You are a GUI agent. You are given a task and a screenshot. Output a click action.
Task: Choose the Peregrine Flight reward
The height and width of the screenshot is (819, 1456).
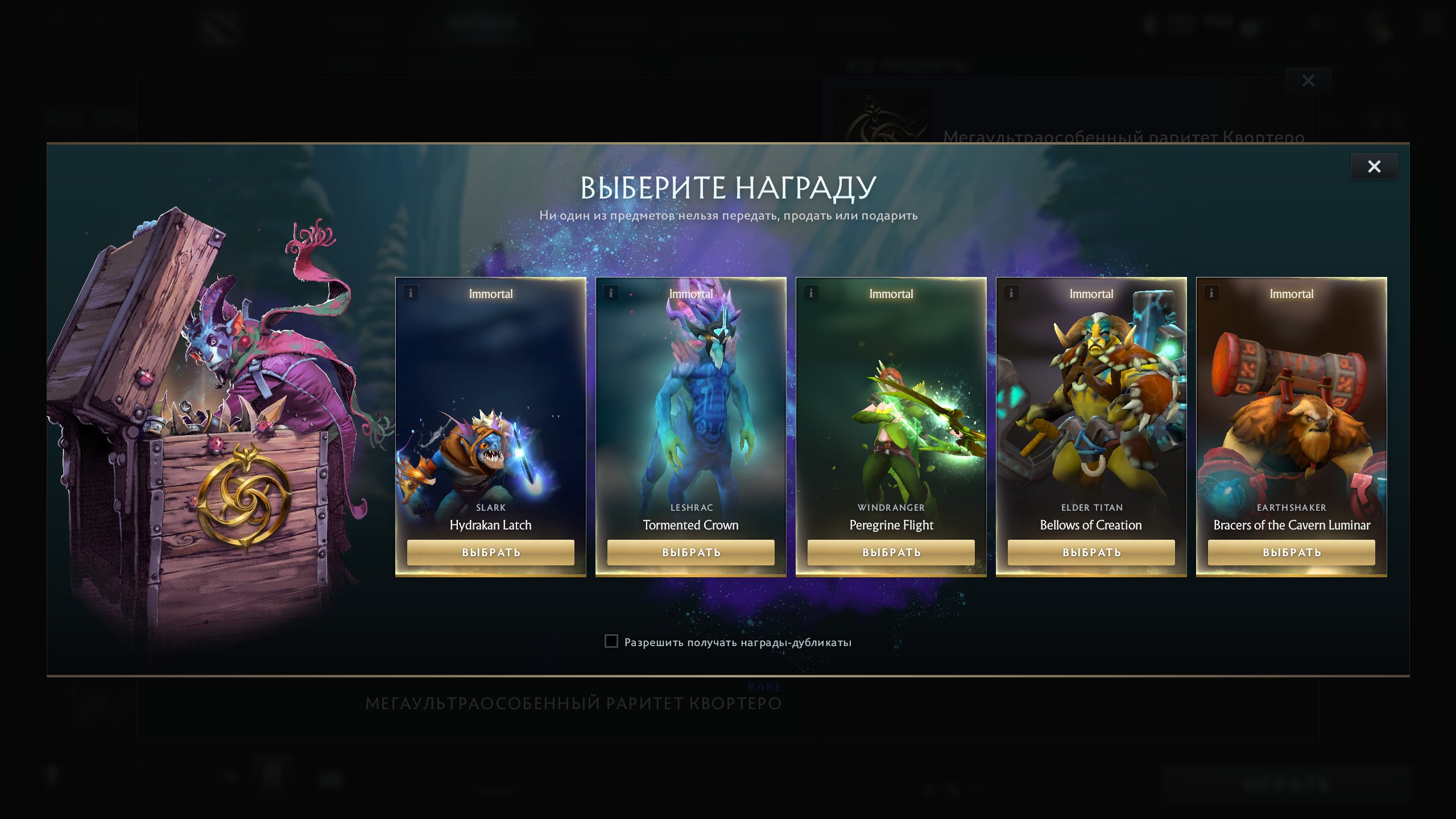[x=891, y=552]
